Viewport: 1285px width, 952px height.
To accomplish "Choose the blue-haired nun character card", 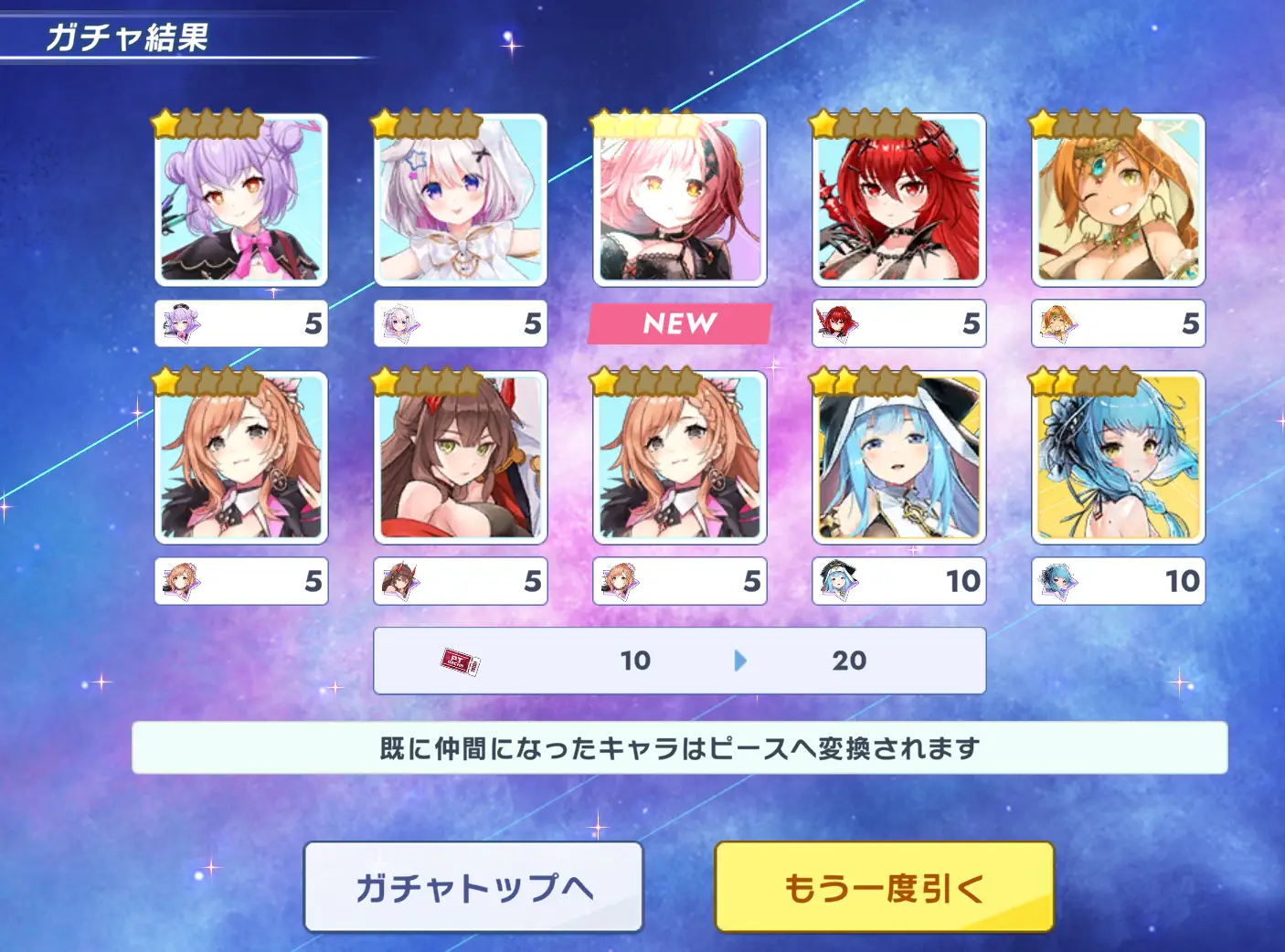I will point(899,457).
